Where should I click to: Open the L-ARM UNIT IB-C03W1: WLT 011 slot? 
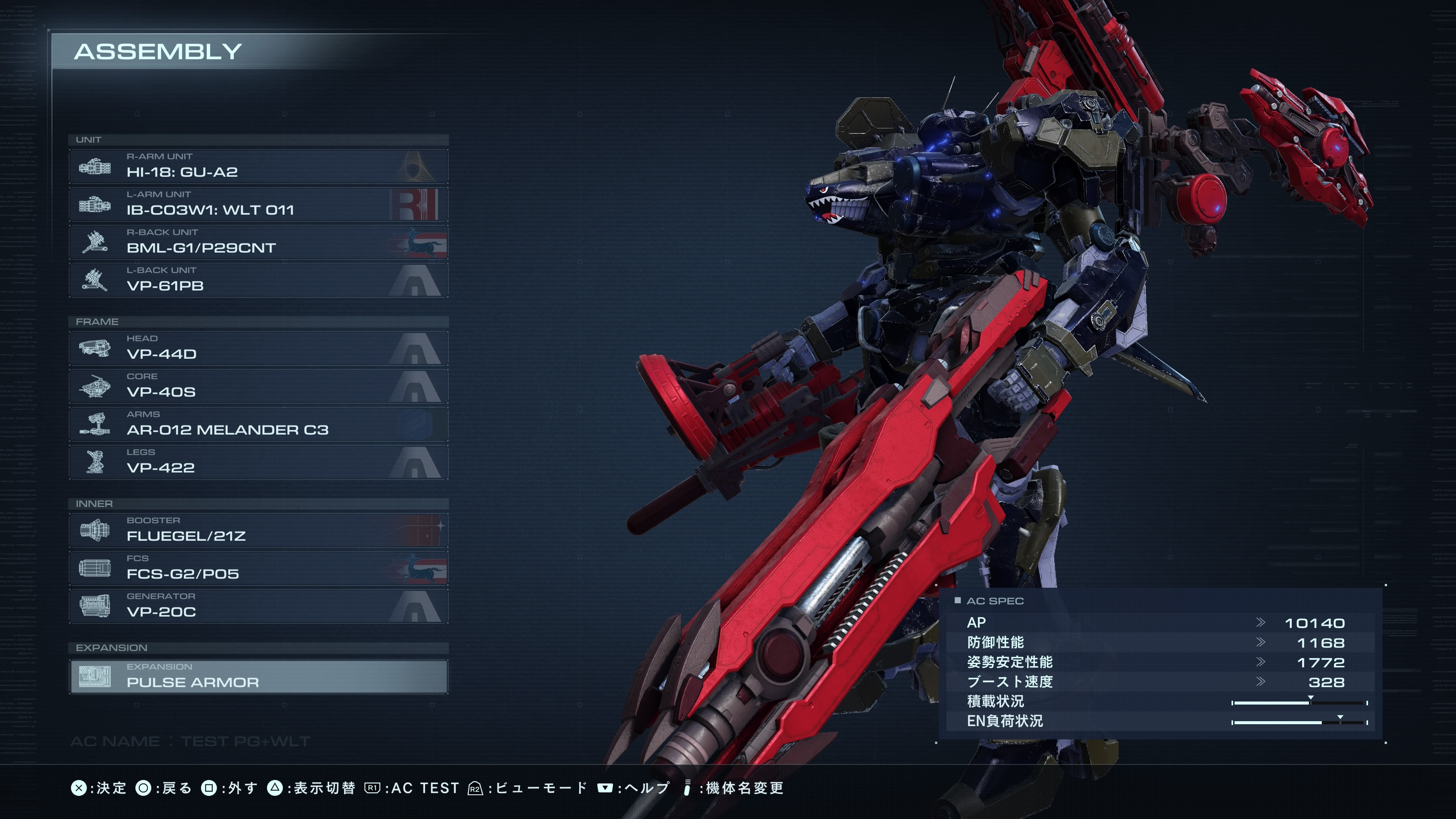click(x=258, y=204)
